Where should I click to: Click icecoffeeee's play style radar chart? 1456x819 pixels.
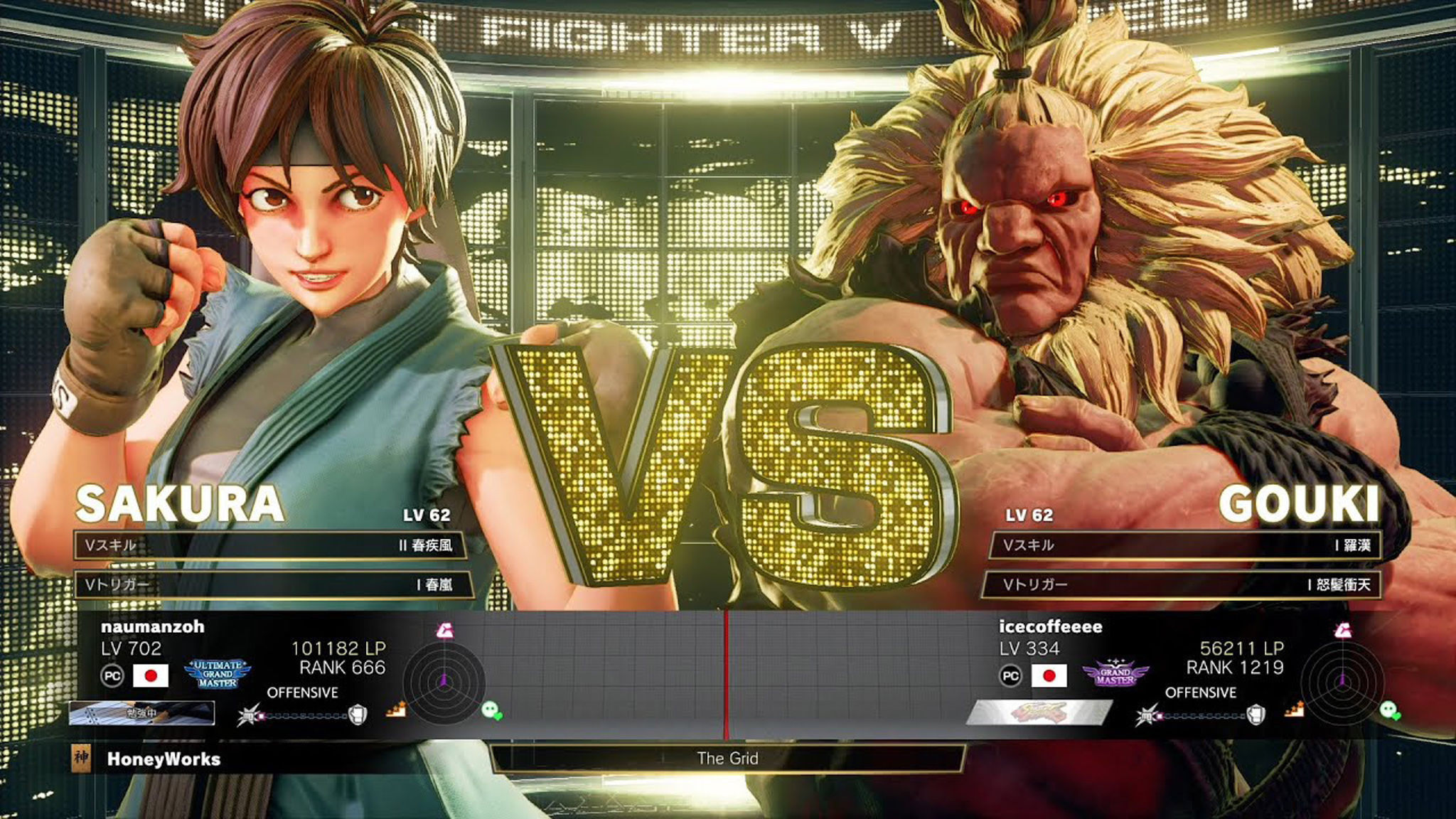pos(1342,681)
